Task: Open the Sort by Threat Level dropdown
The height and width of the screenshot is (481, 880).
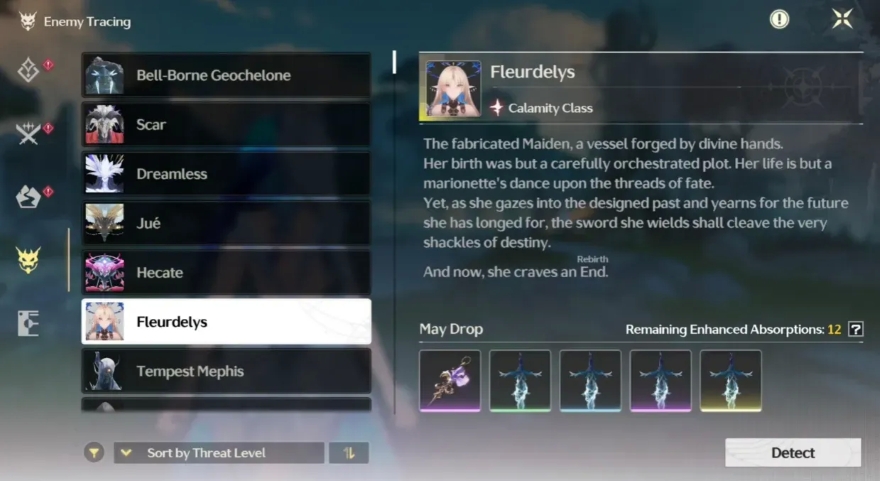Action: click(219, 453)
